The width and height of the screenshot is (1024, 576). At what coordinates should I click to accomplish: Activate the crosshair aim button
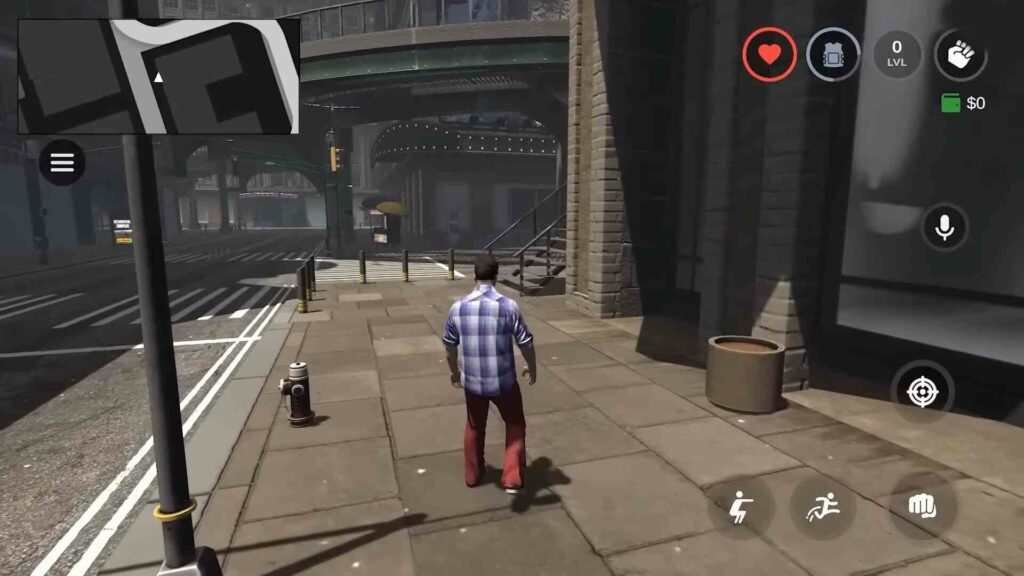coord(922,390)
